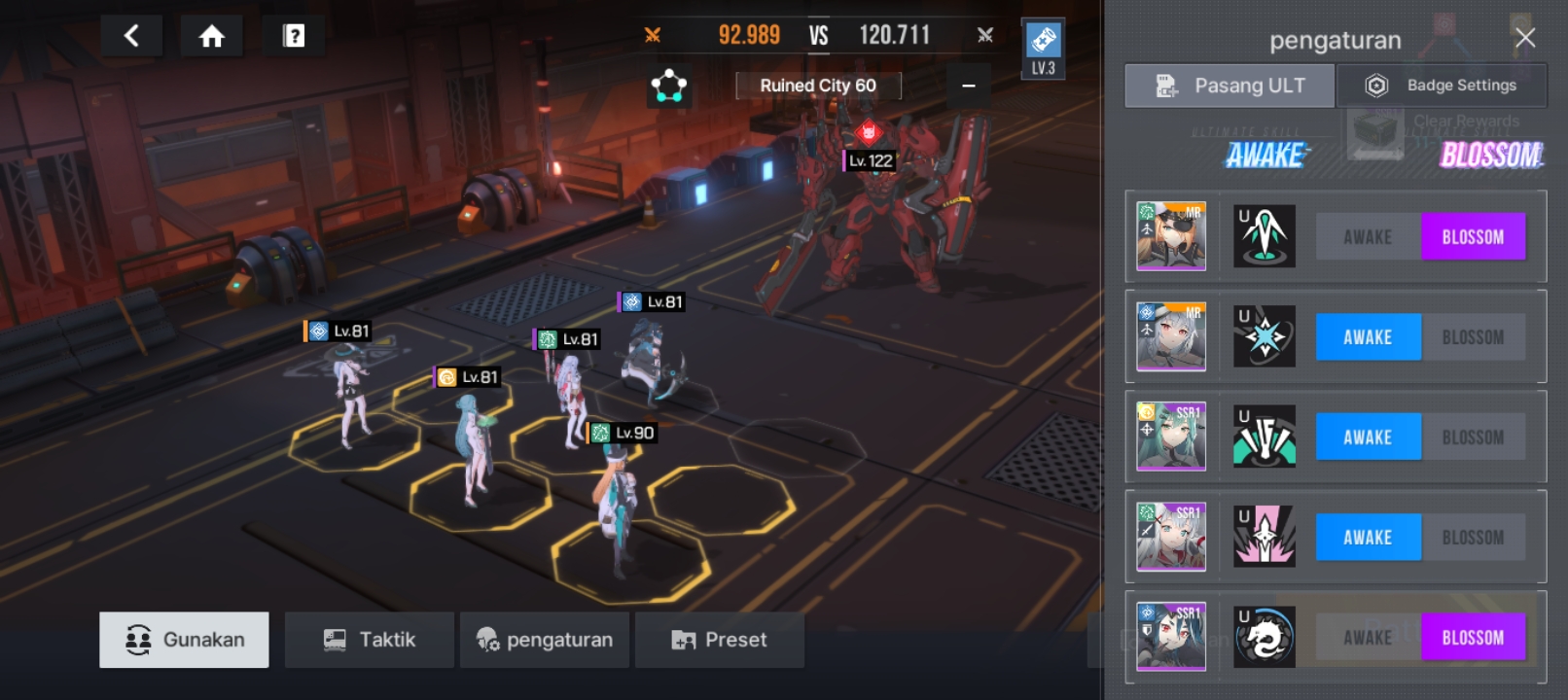Viewport: 1568px width, 700px height.
Task: Set eyepatch character's ultimate to AWAKE
Action: (x=1367, y=237)
